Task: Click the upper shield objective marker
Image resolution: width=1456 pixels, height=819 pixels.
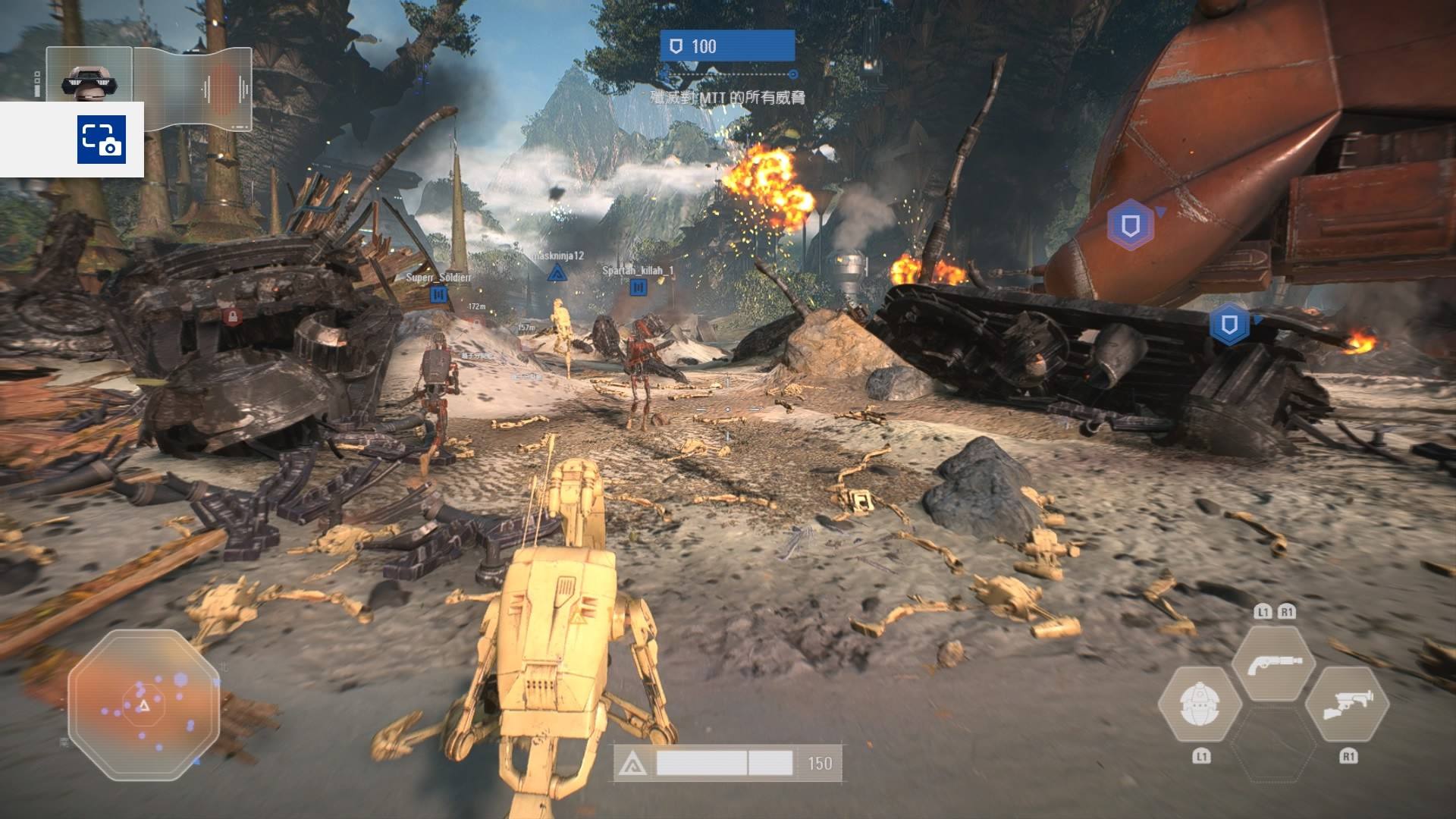Action: coord(1130,225)
